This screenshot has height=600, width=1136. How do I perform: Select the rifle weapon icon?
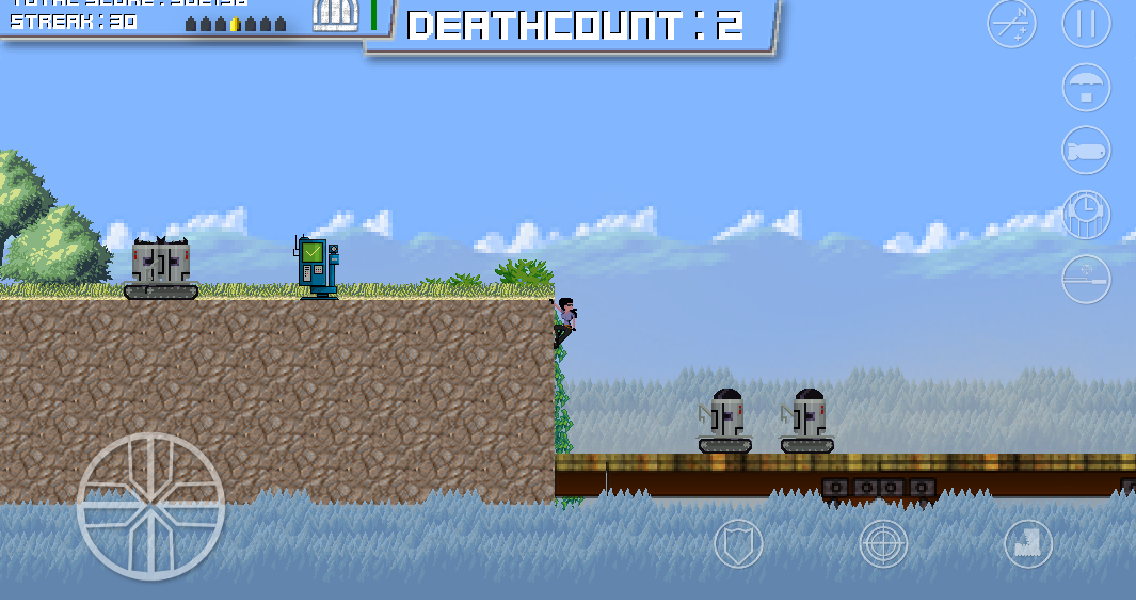tap(1086, 278)
